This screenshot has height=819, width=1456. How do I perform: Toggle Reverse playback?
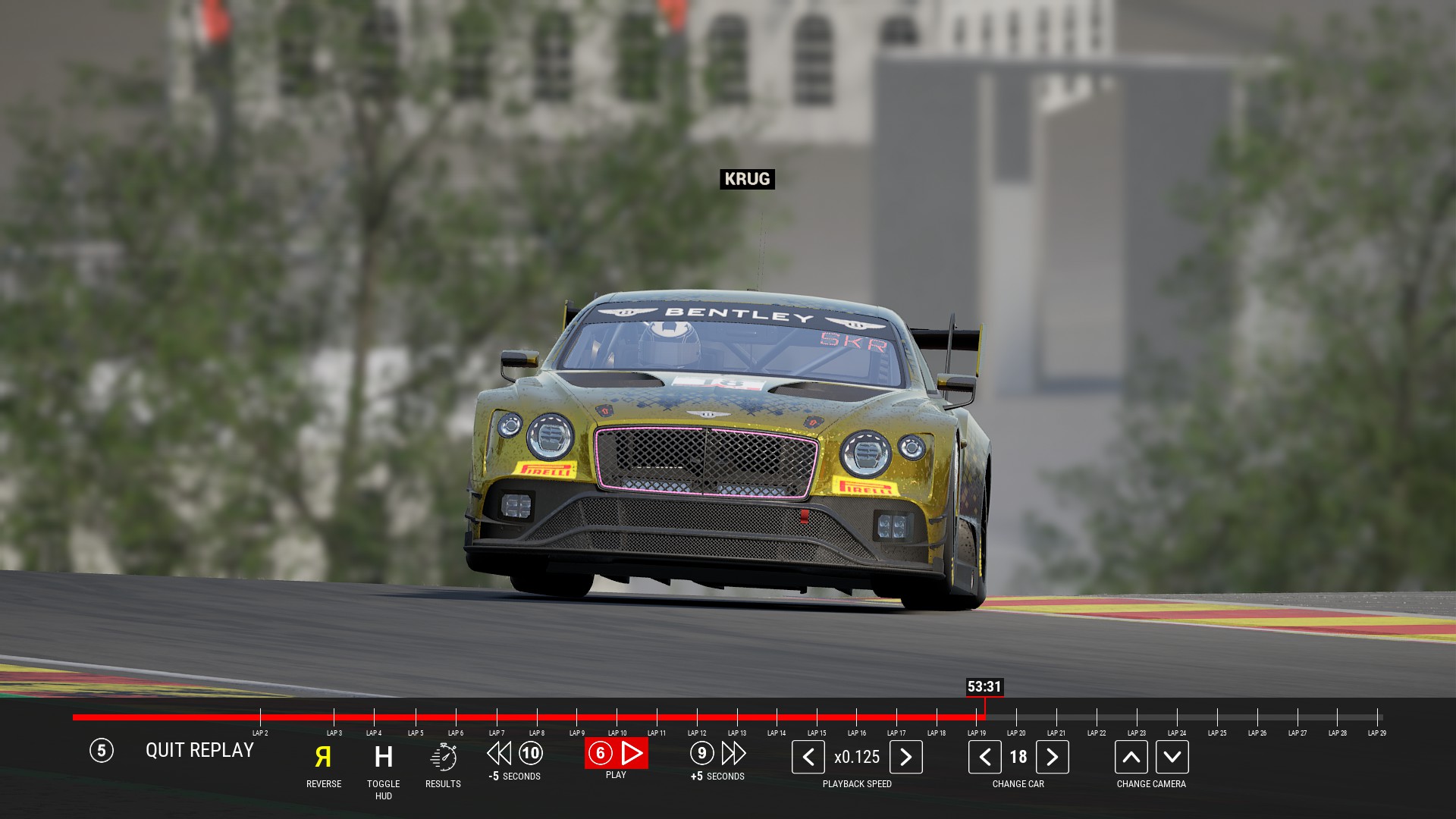coord(323,757)
